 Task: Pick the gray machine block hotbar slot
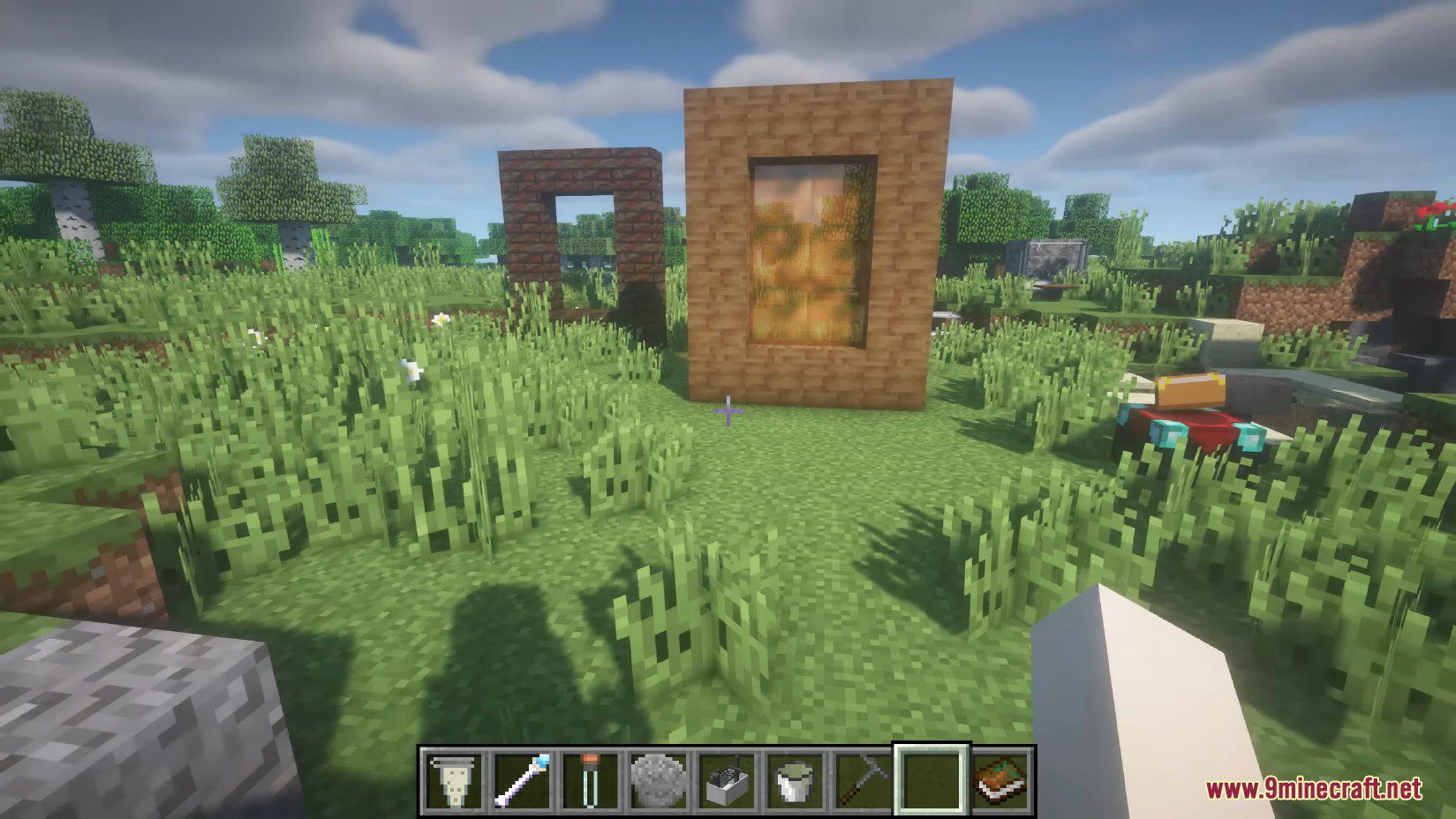point(728,780)
